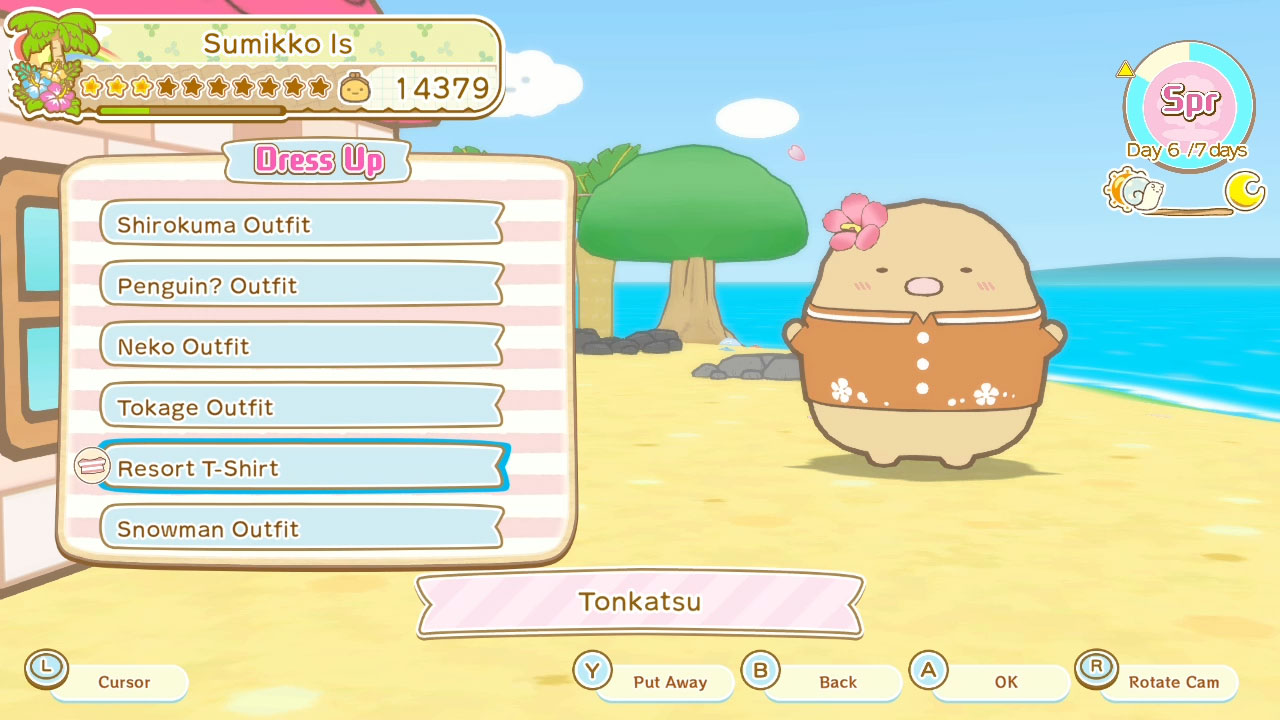
Task: Click the Sumikko Is island emblem
Action: (x=45, y=60)
